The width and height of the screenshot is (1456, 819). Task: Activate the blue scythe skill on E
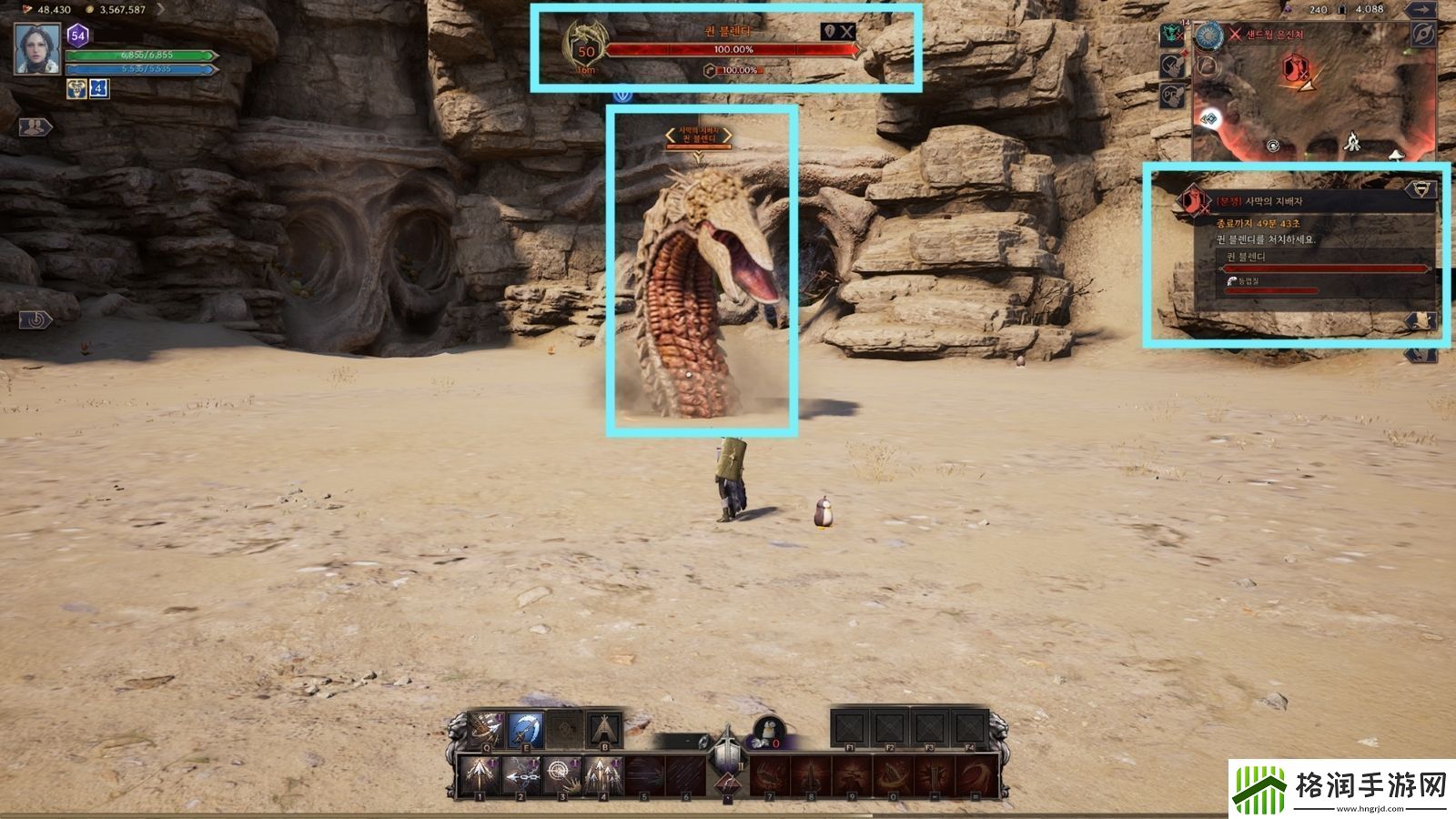(526, 730)
